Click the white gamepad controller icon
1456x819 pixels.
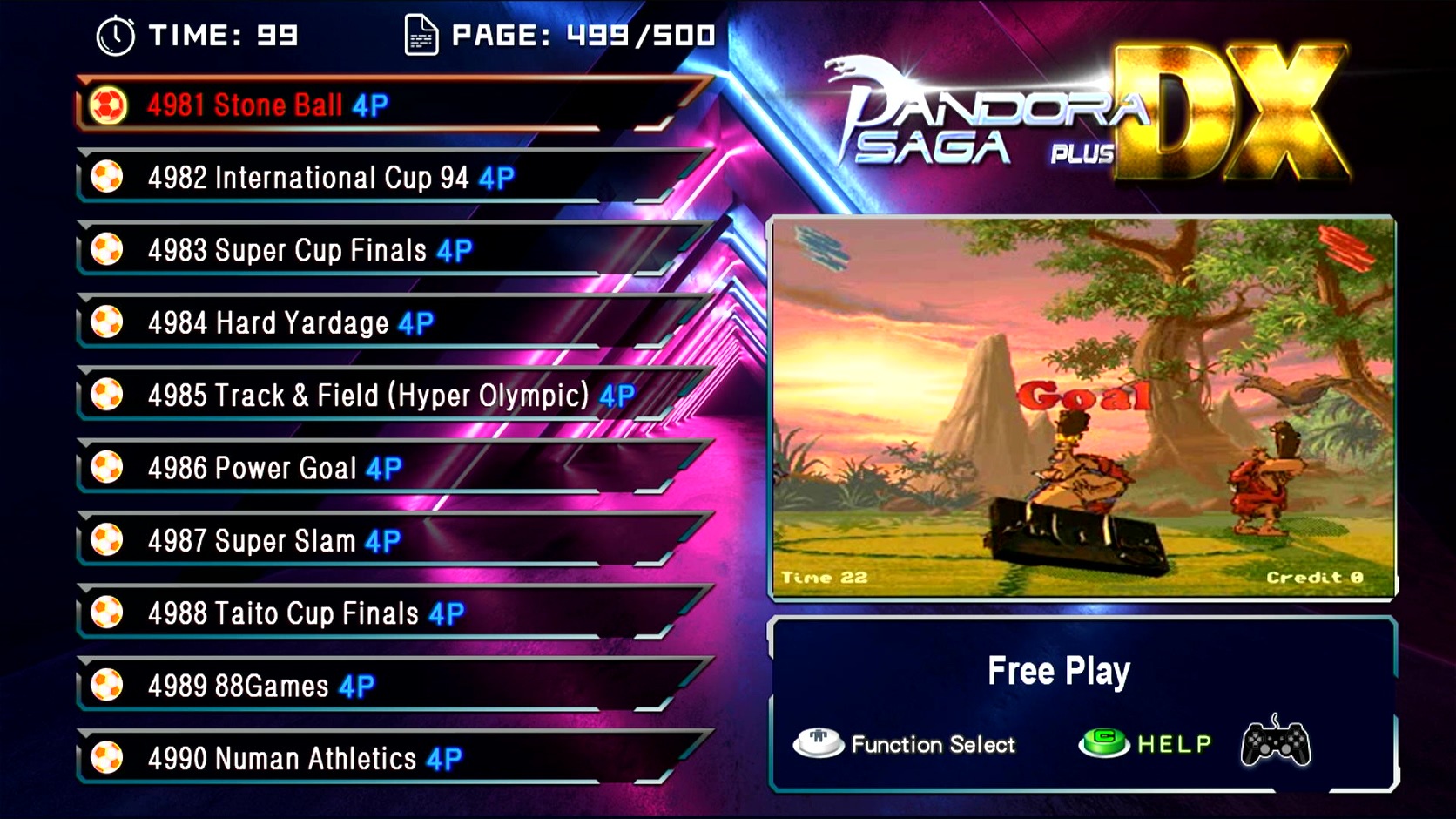[1275, 742]
